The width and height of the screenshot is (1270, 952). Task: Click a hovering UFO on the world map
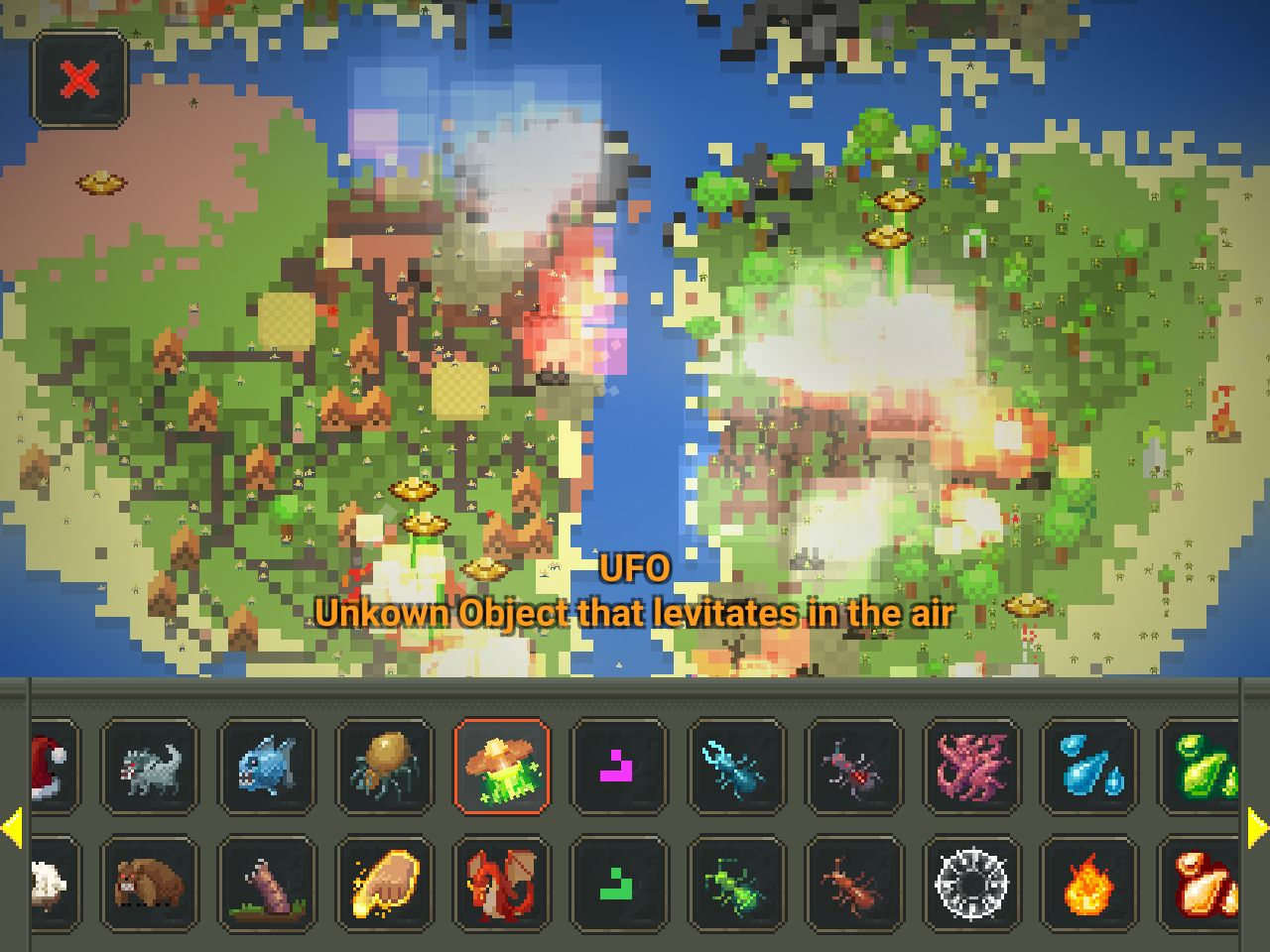[415, 488]
